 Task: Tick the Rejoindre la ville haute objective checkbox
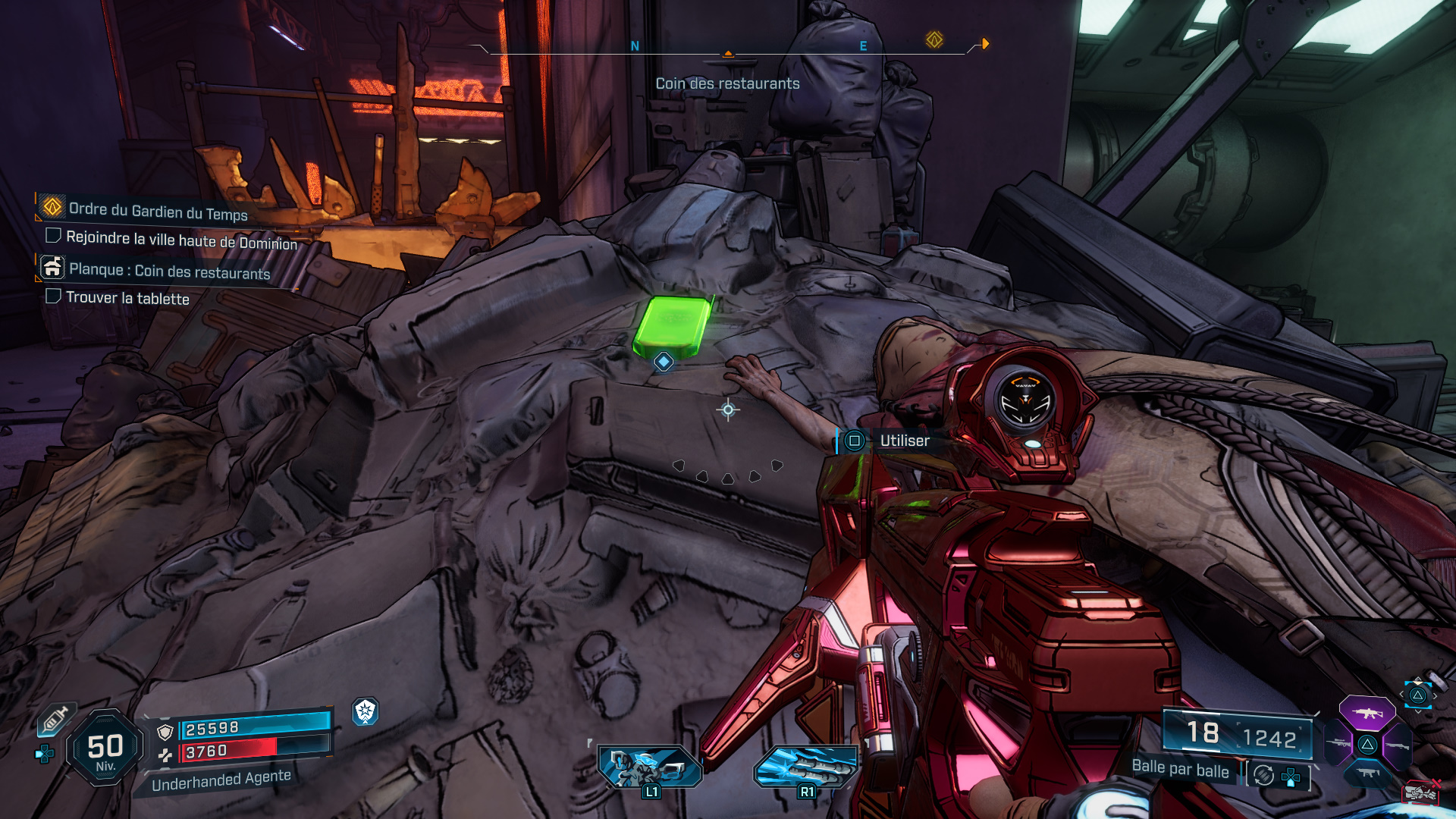pyautogui.click(x=53, y=236)
